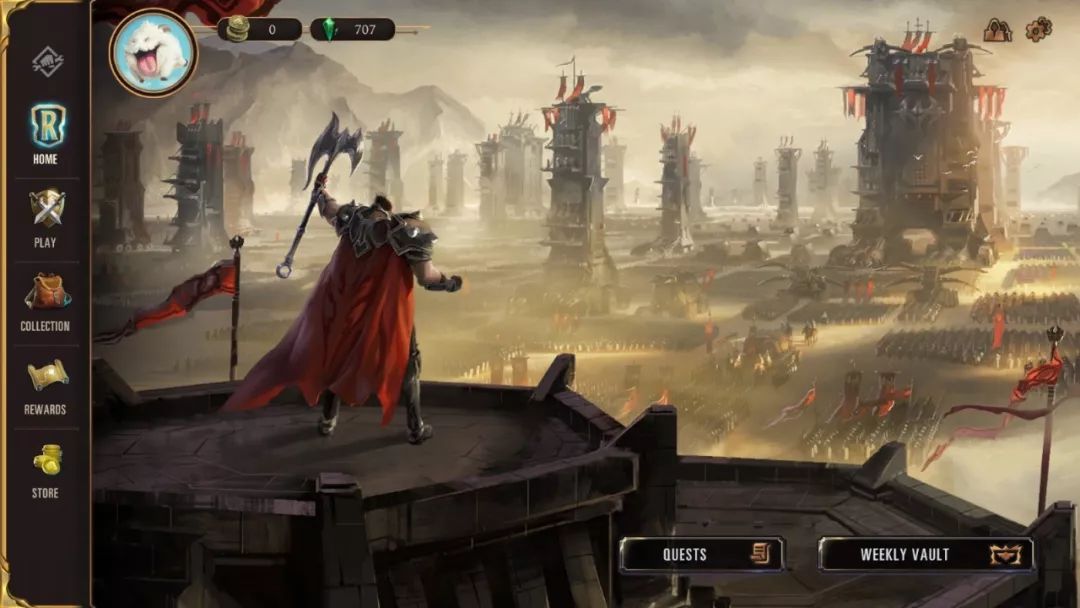The height and width of the screenshot is (608, 1080).
Task: Open the Play menu
Action: click(46, 217)
